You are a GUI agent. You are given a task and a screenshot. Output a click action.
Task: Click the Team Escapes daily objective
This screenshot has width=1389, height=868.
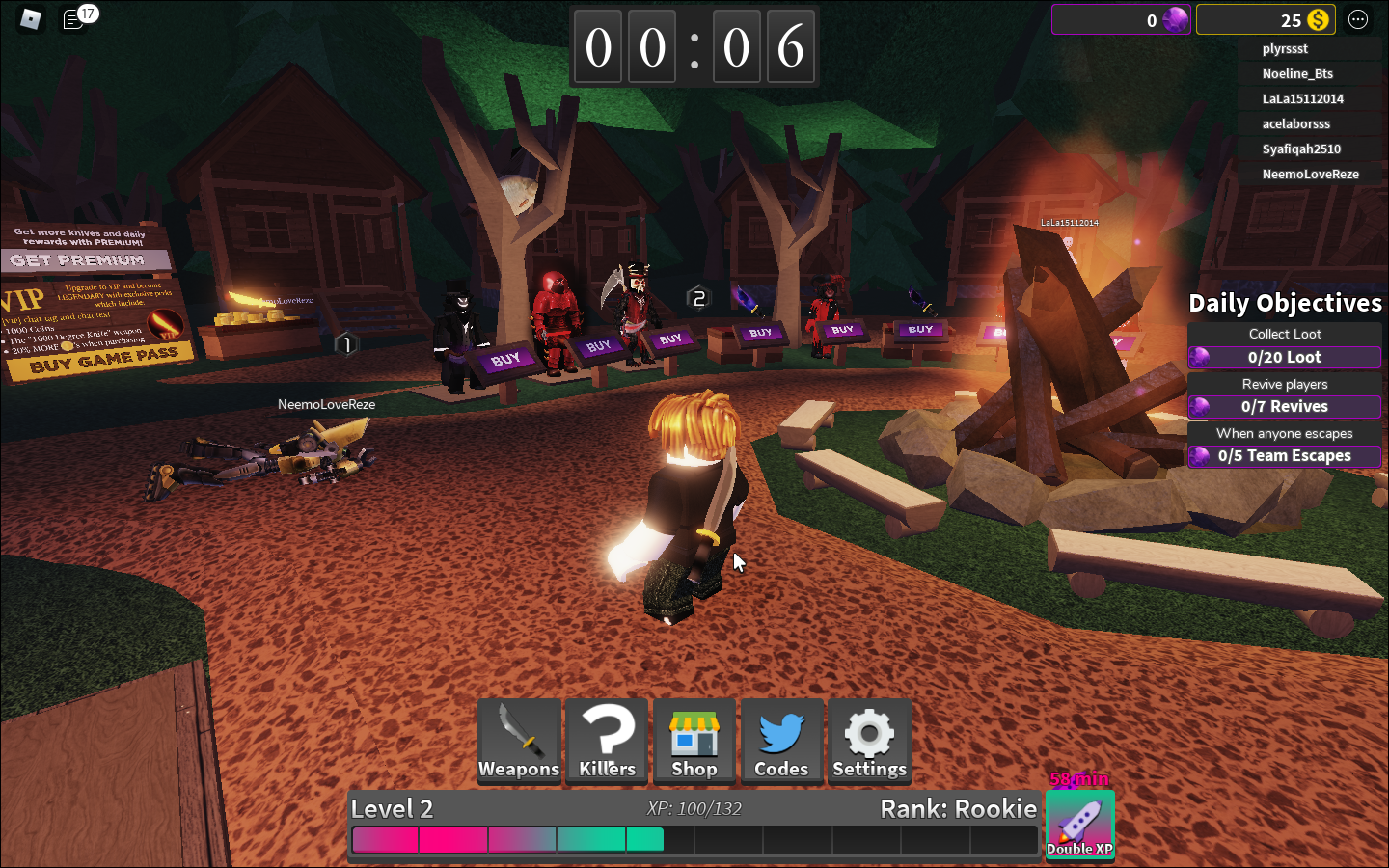(1285, 446)
